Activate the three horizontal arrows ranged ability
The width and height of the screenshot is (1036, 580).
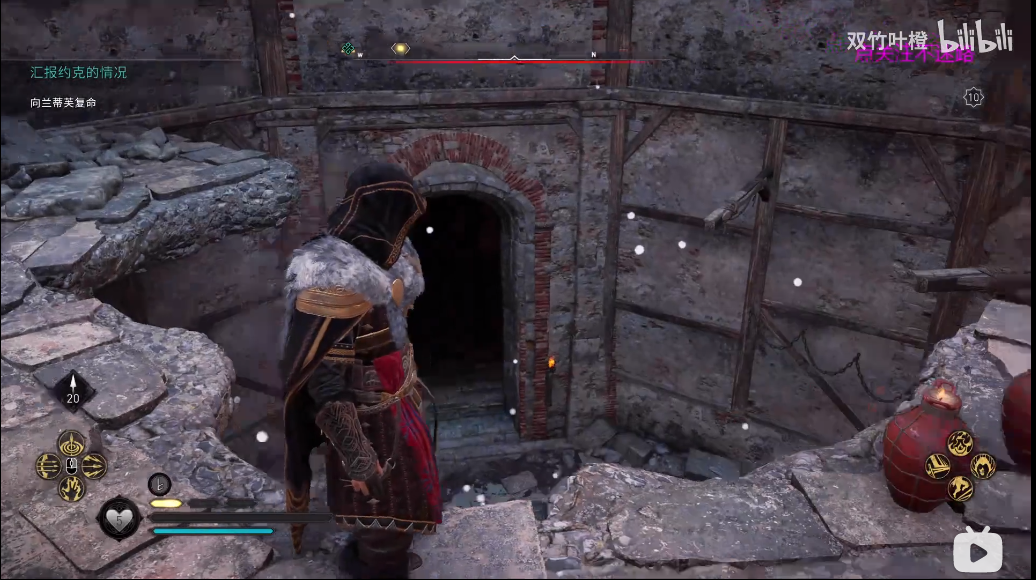pyautogui.click(x=49, y=466)
